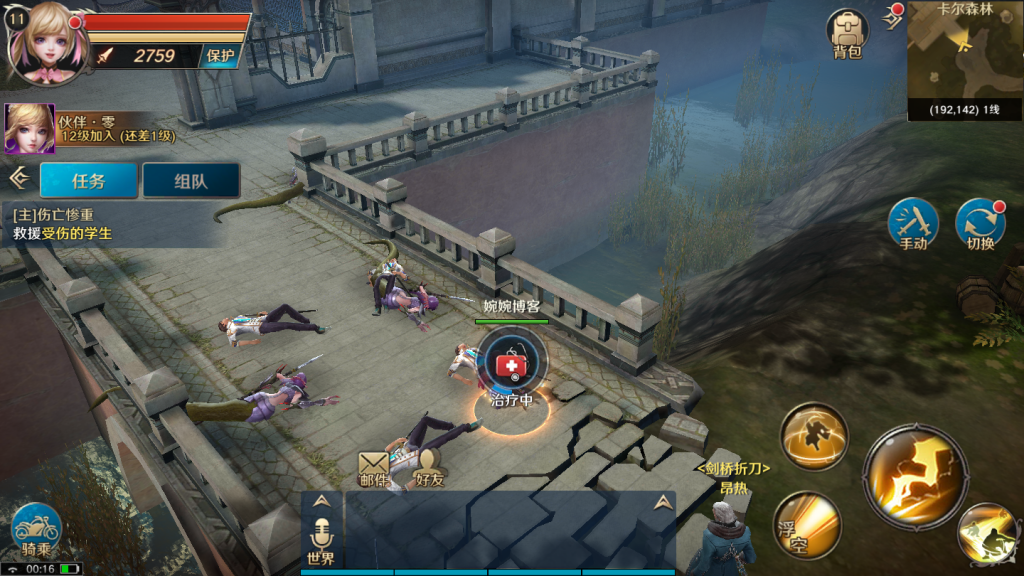Switch to the 组队 team tab
1024x576 pixels.
191,181
